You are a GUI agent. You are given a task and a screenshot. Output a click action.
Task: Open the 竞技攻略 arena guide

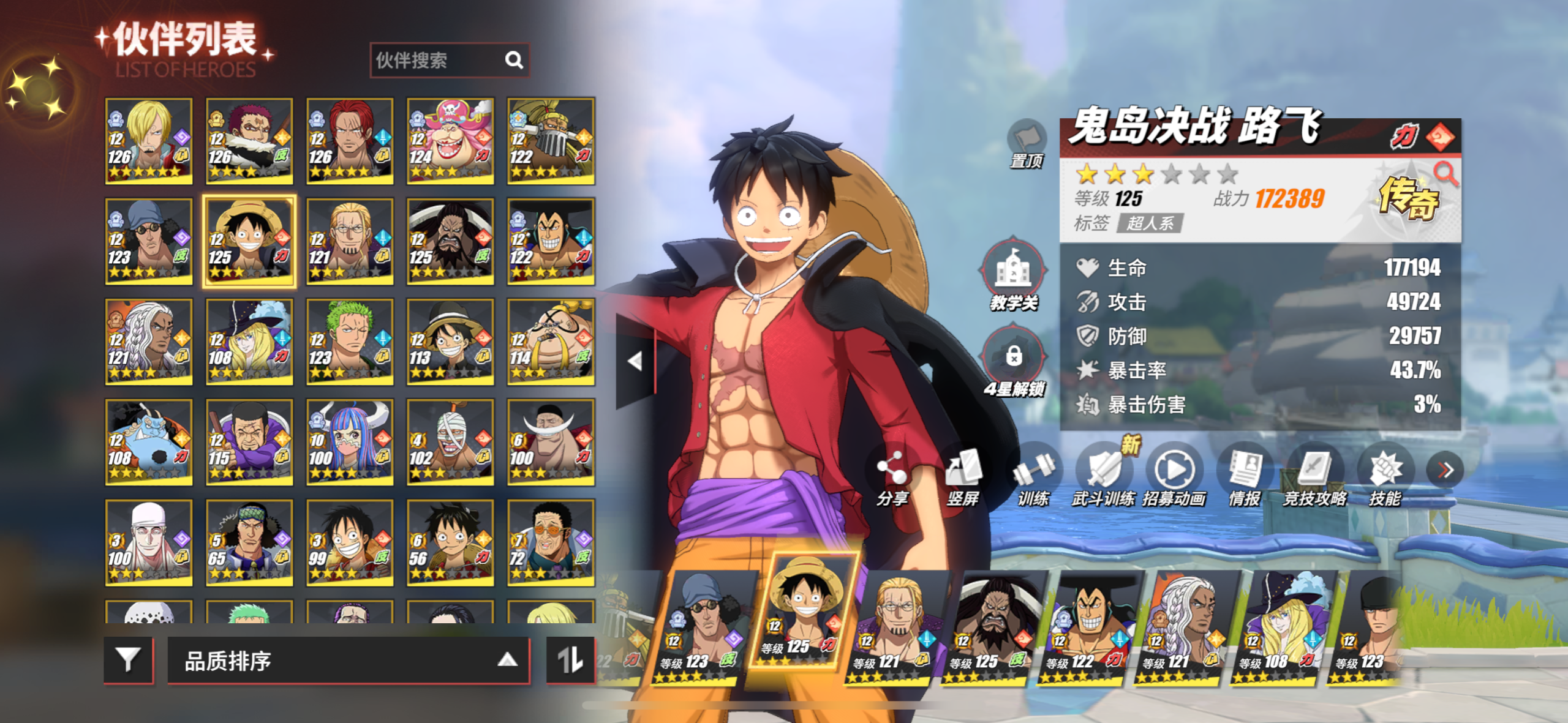(x=1314, y=474)
